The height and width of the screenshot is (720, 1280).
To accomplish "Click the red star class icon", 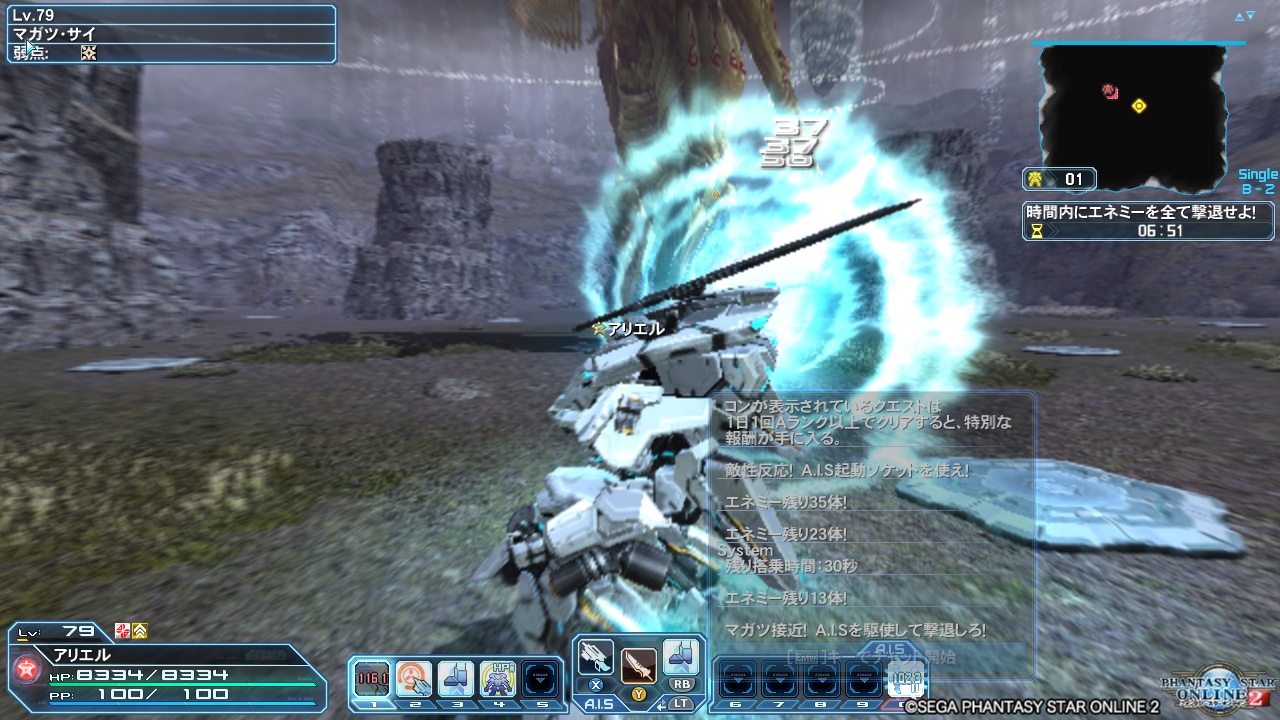I will coord(27,671).
